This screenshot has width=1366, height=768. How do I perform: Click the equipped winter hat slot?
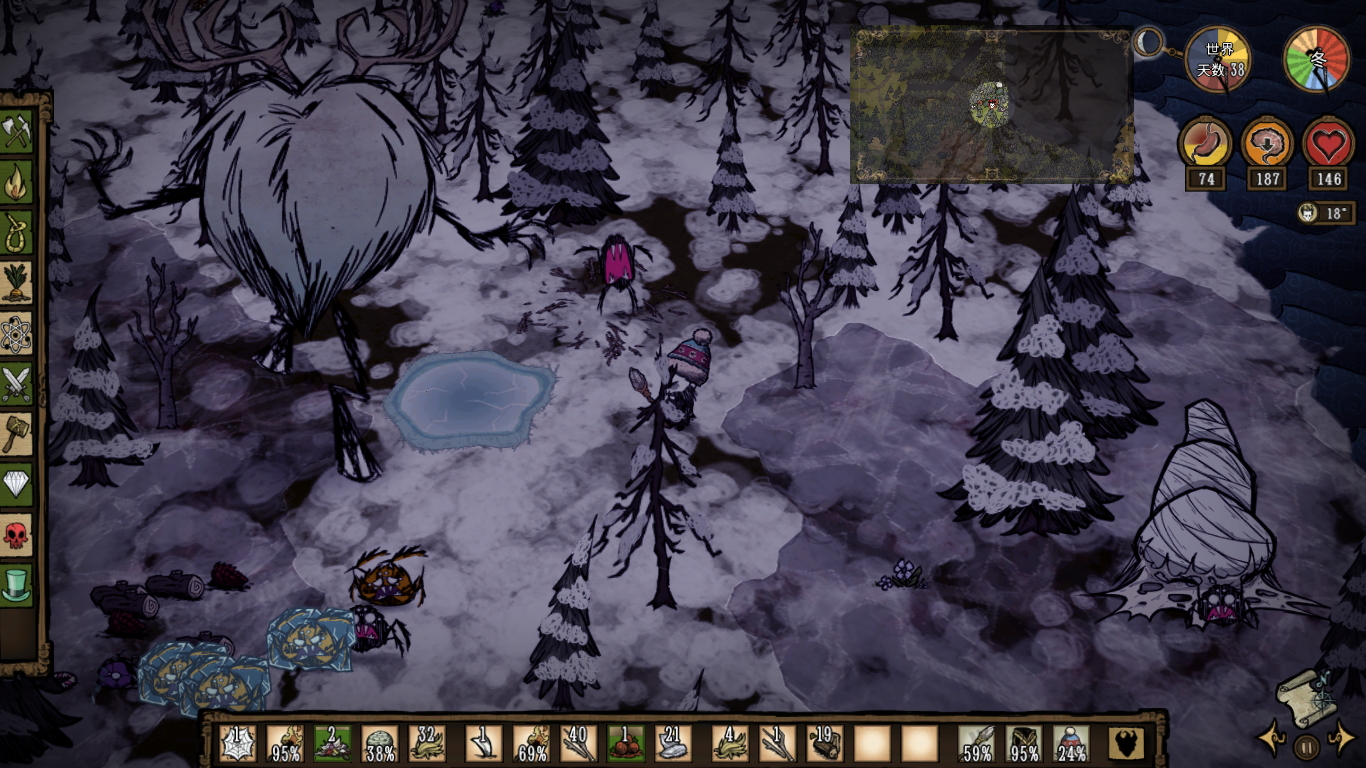pyautogui.click(x=1071, y=743)
